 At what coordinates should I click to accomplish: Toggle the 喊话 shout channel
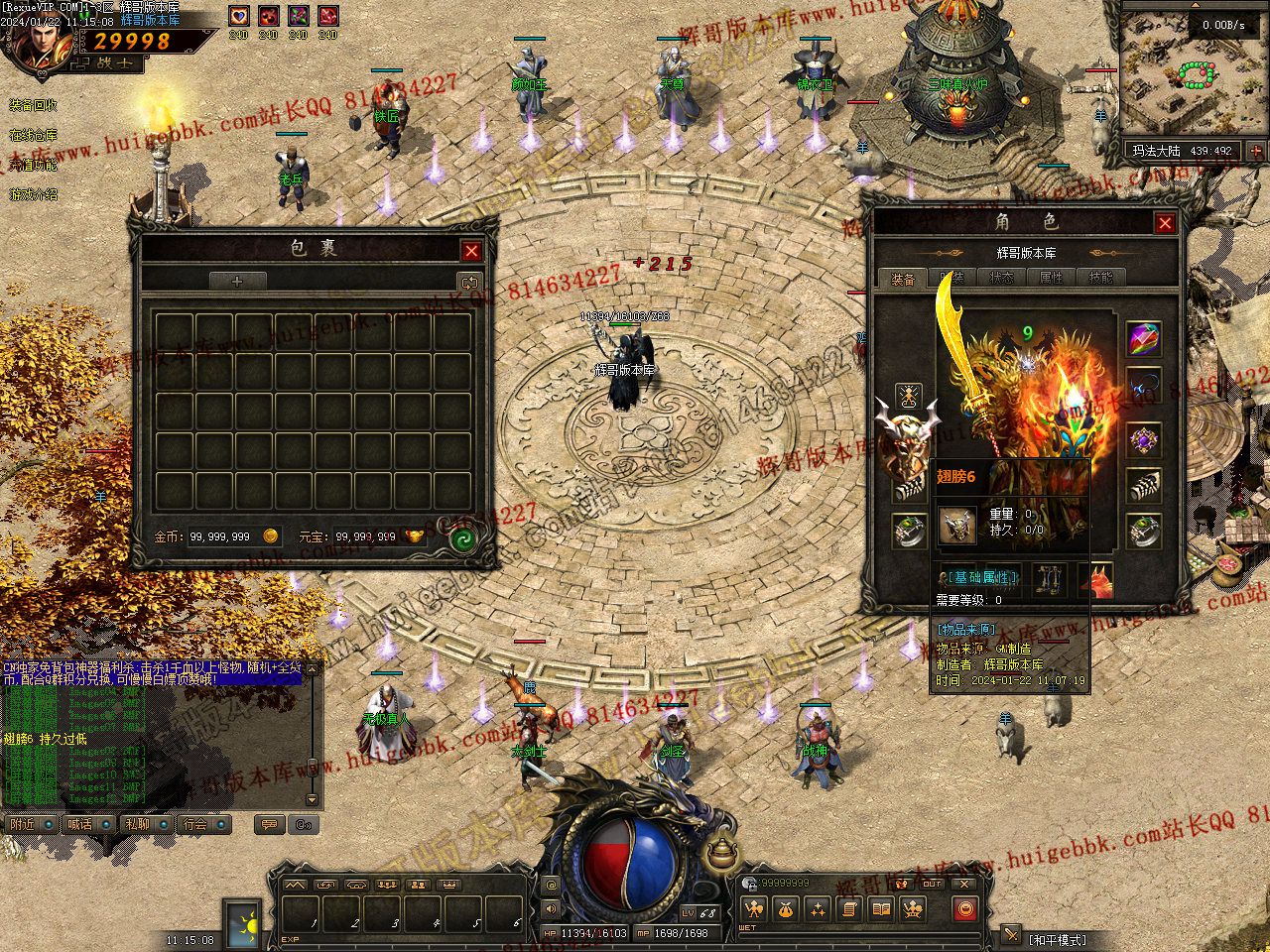click(x=81, y=824)
